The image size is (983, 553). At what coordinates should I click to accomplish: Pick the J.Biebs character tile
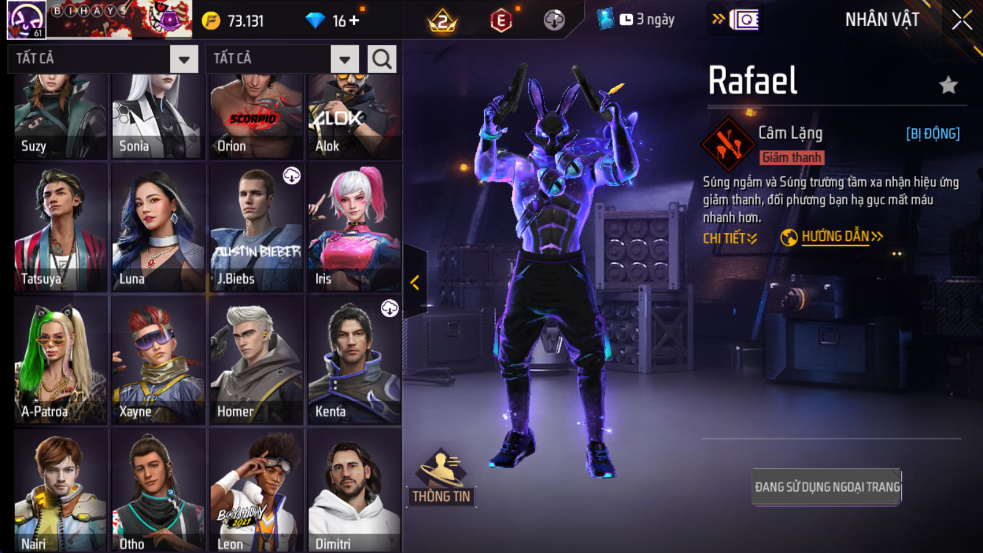[x=257, y=228]
